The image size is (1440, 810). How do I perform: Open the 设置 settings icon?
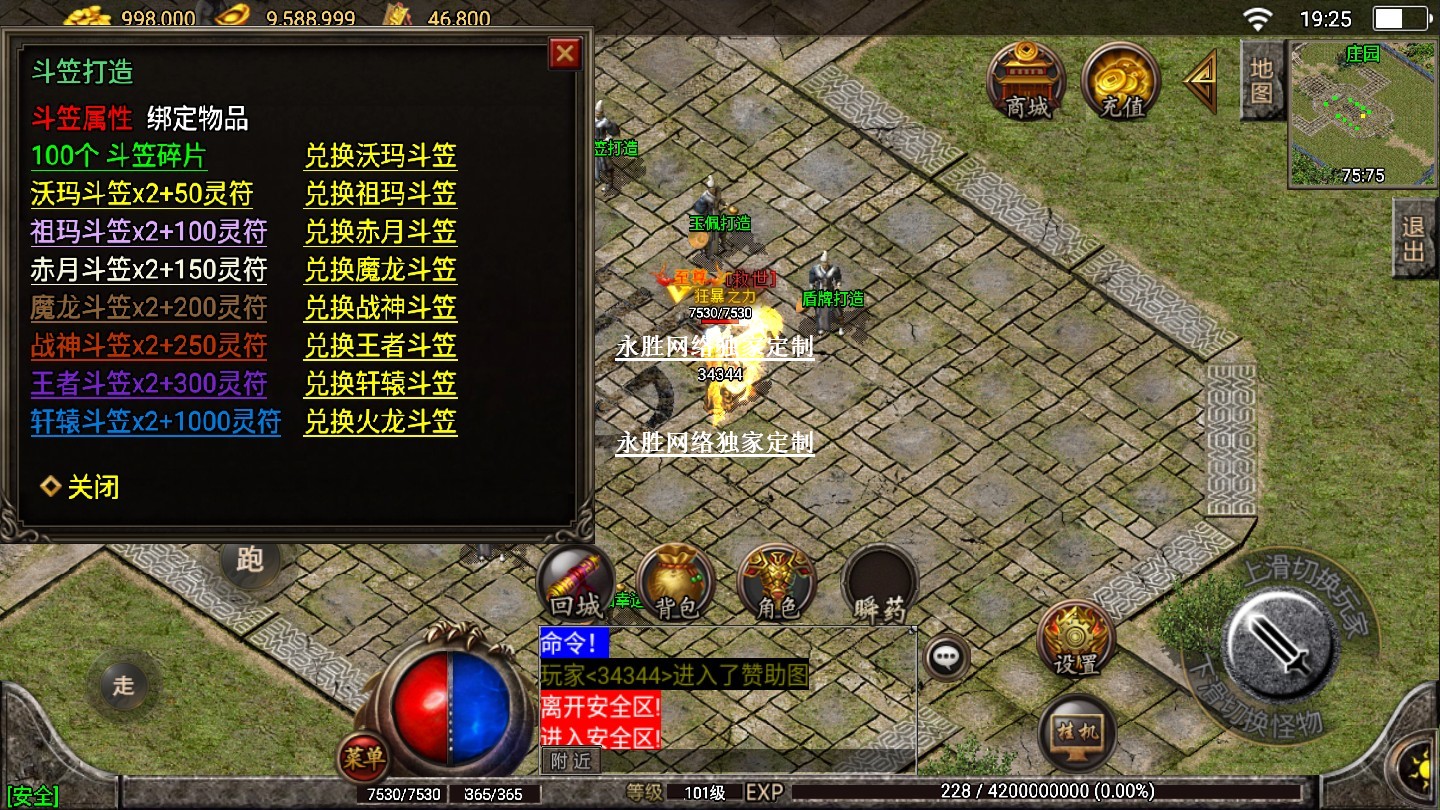point(1076,638)
